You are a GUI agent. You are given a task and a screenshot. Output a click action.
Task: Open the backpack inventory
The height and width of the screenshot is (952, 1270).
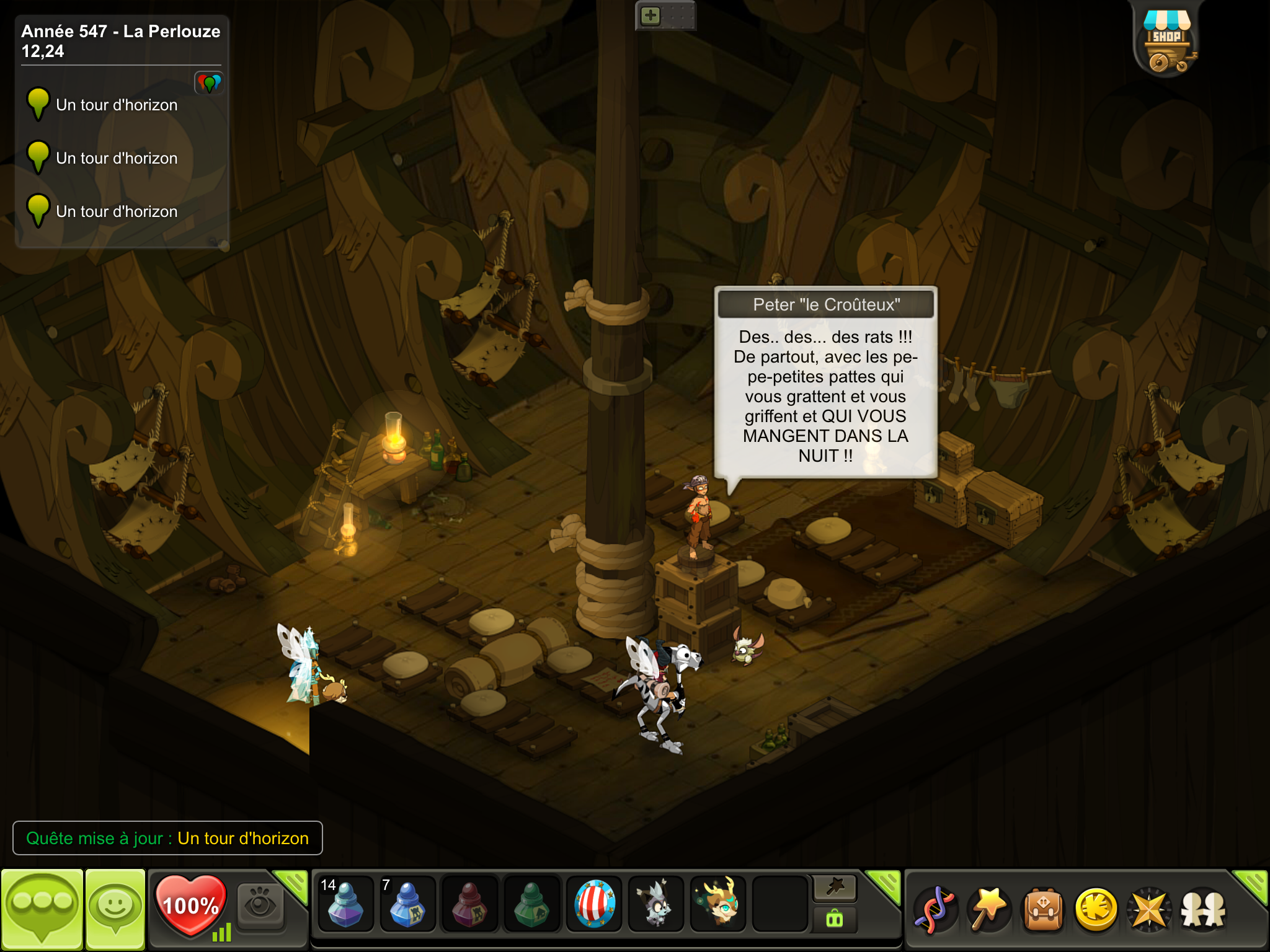pyautogui.click(x=1043, y=910)
